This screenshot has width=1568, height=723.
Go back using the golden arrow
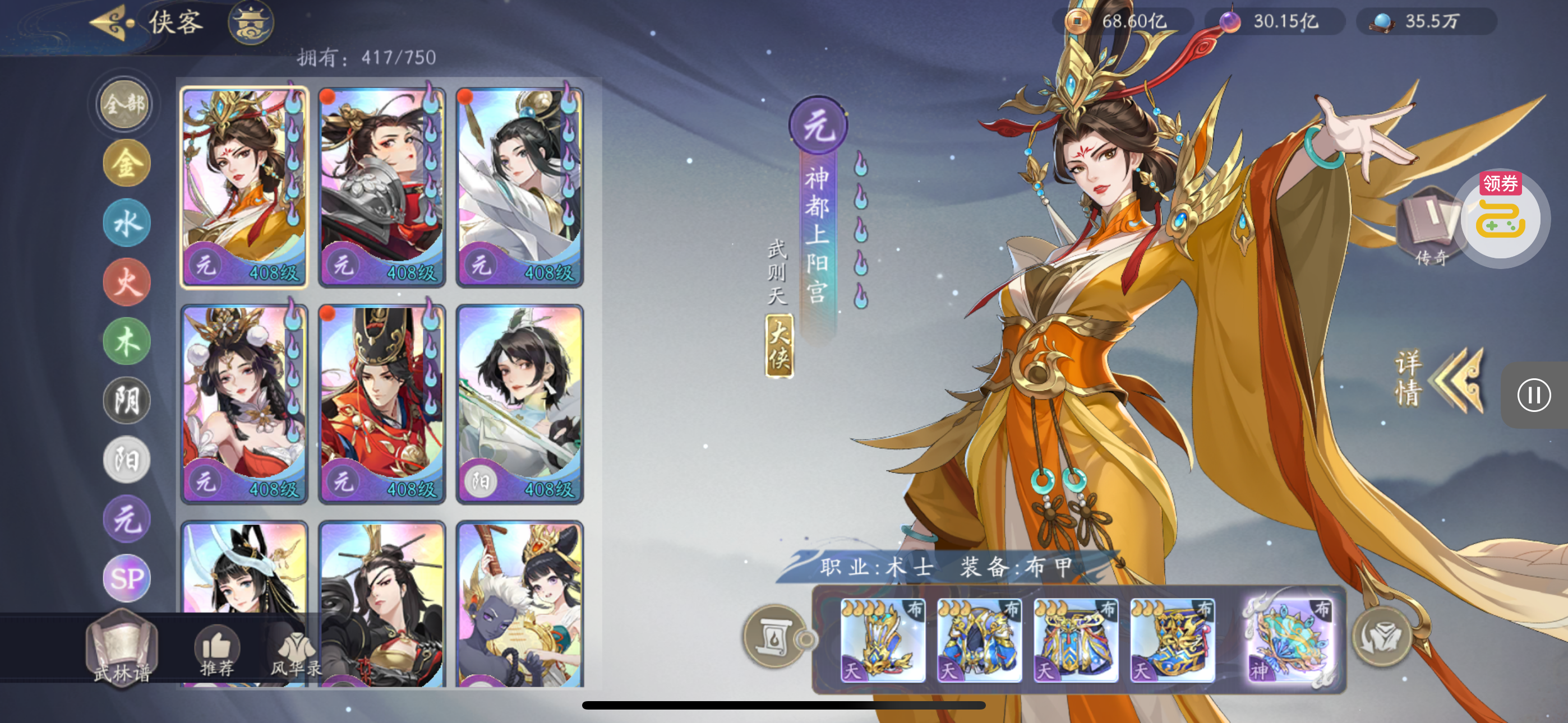[x=112, y=22]
